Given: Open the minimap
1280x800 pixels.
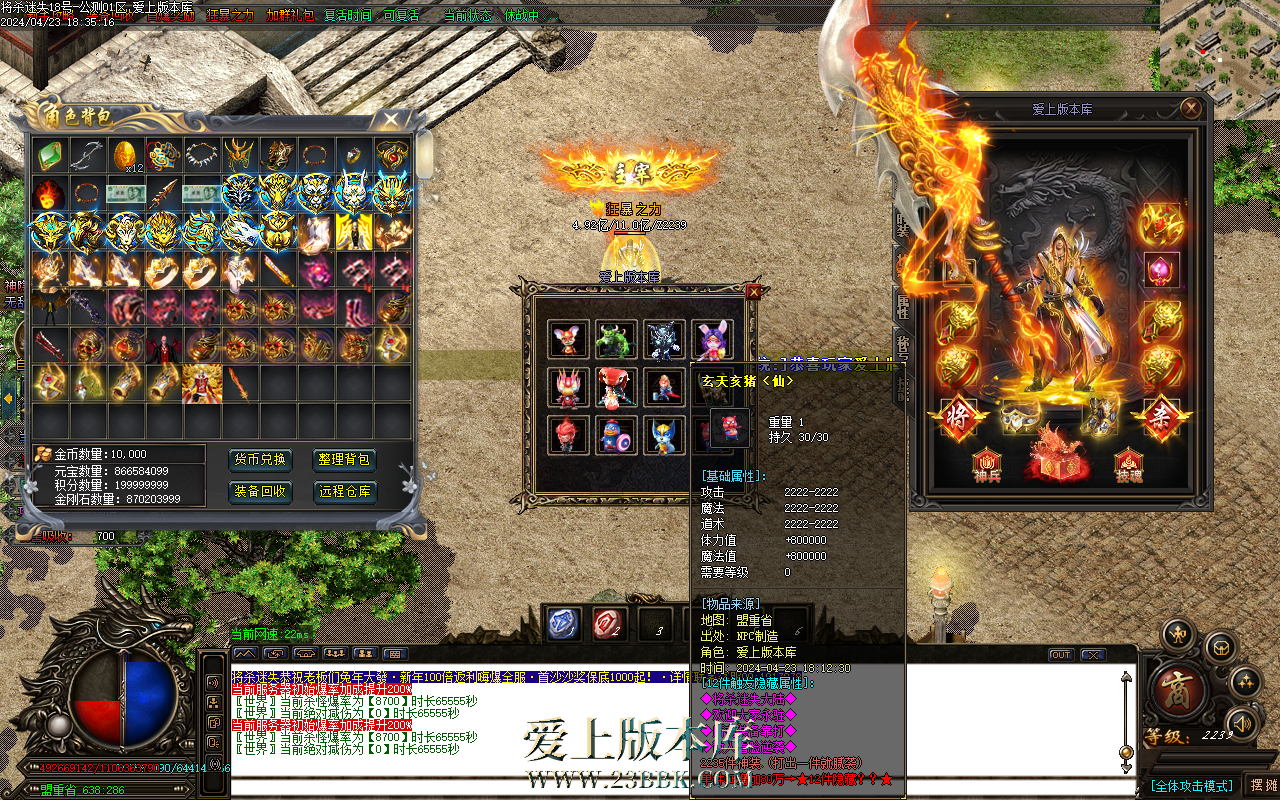Looking at the screenshot, I should point(1219,45).
